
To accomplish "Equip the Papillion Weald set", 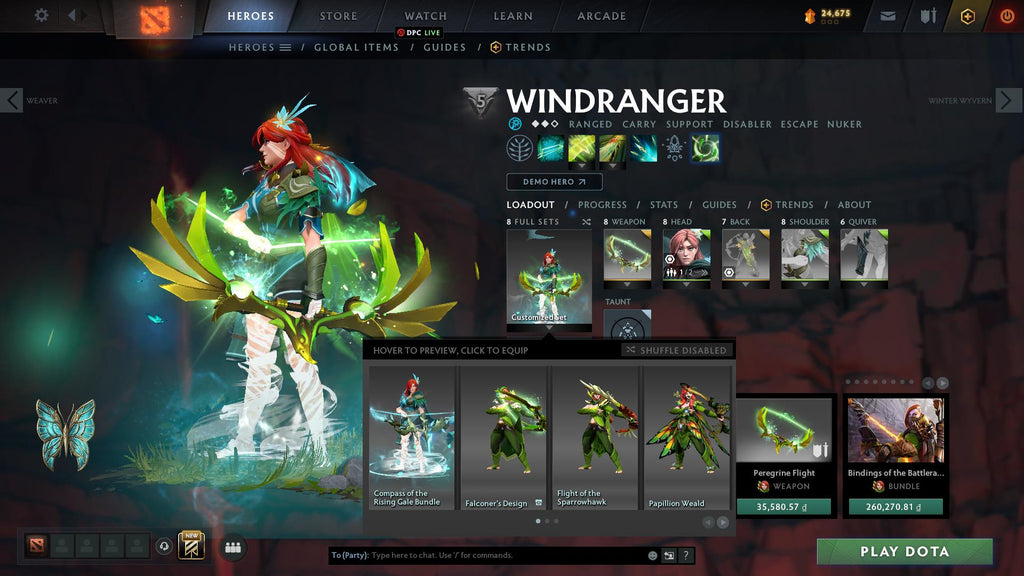I will click(687, 438).
